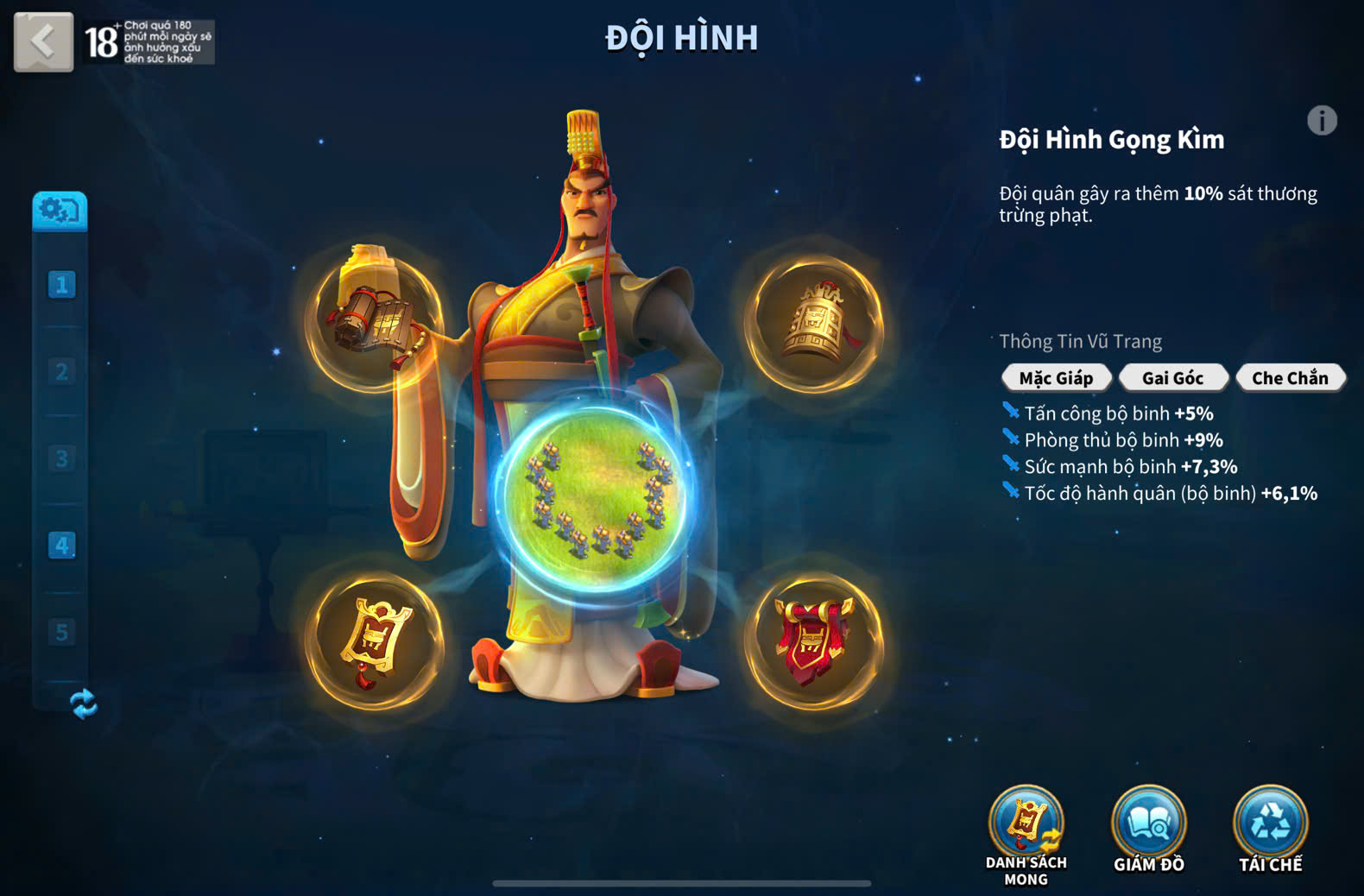Switch to formation preset 2
Image resolution: width=1364 pixels, height=896 pixels.
pos(61,372)
